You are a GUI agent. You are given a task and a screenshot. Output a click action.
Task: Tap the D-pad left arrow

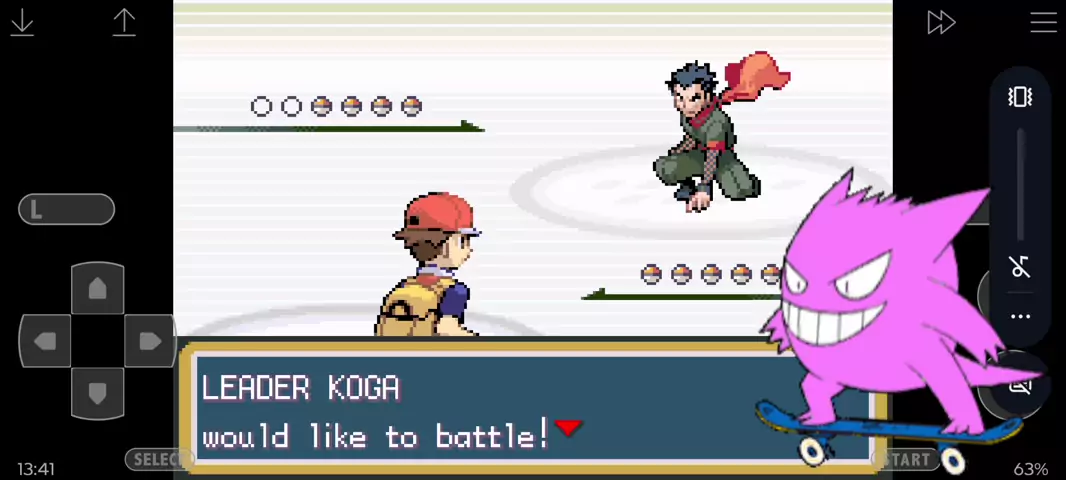(45, 341)
